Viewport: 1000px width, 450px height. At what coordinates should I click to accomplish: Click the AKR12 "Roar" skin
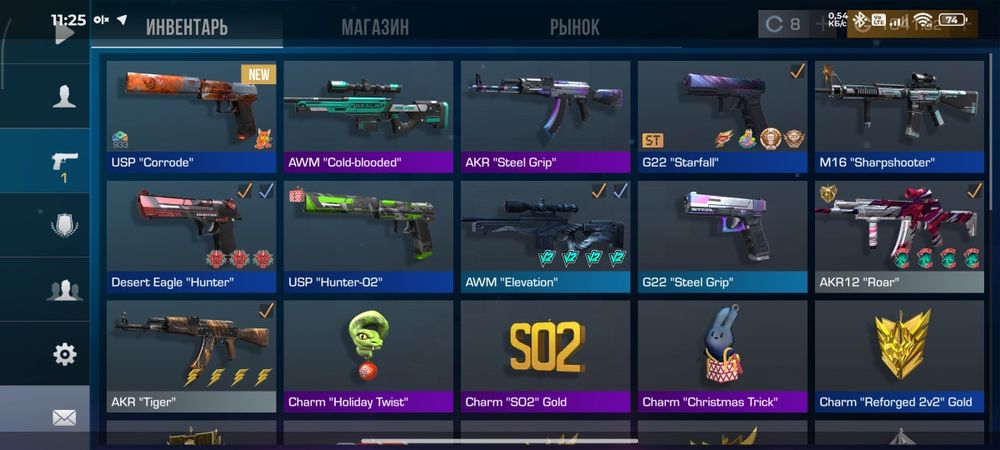[x=899, y=236]
